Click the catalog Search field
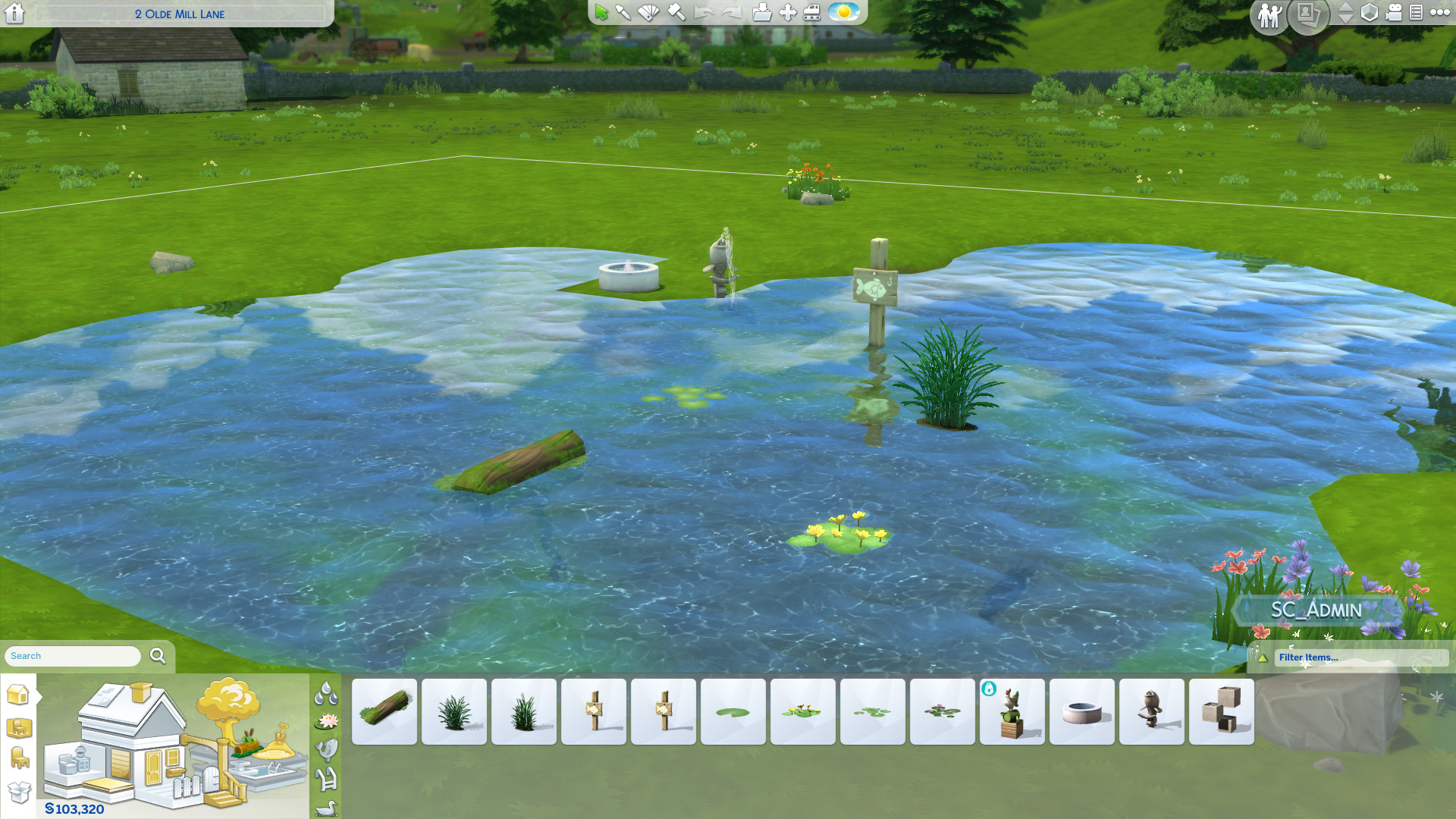 tap(73, 656)
